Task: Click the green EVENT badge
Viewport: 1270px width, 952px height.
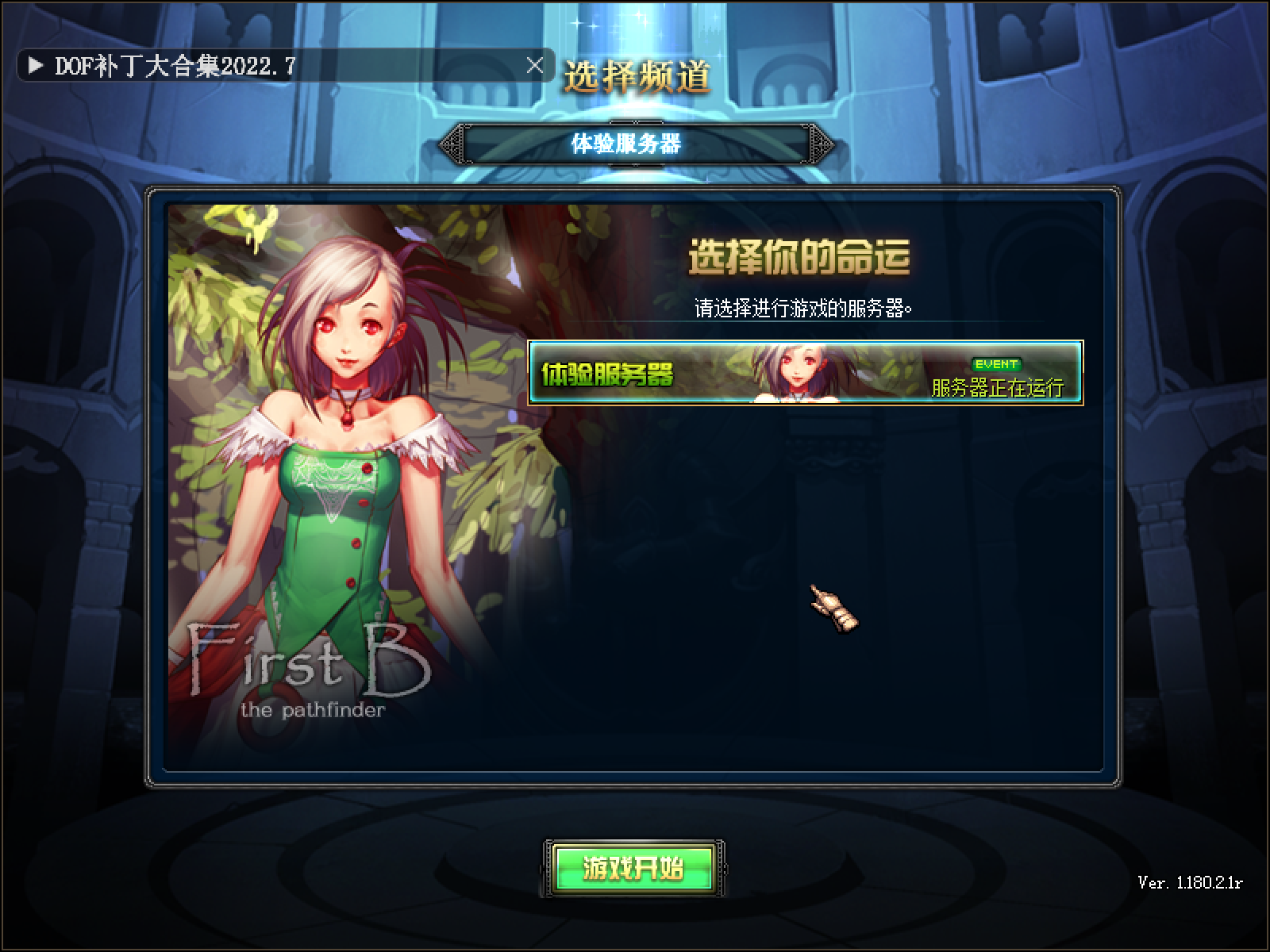Action: point(995,363)
